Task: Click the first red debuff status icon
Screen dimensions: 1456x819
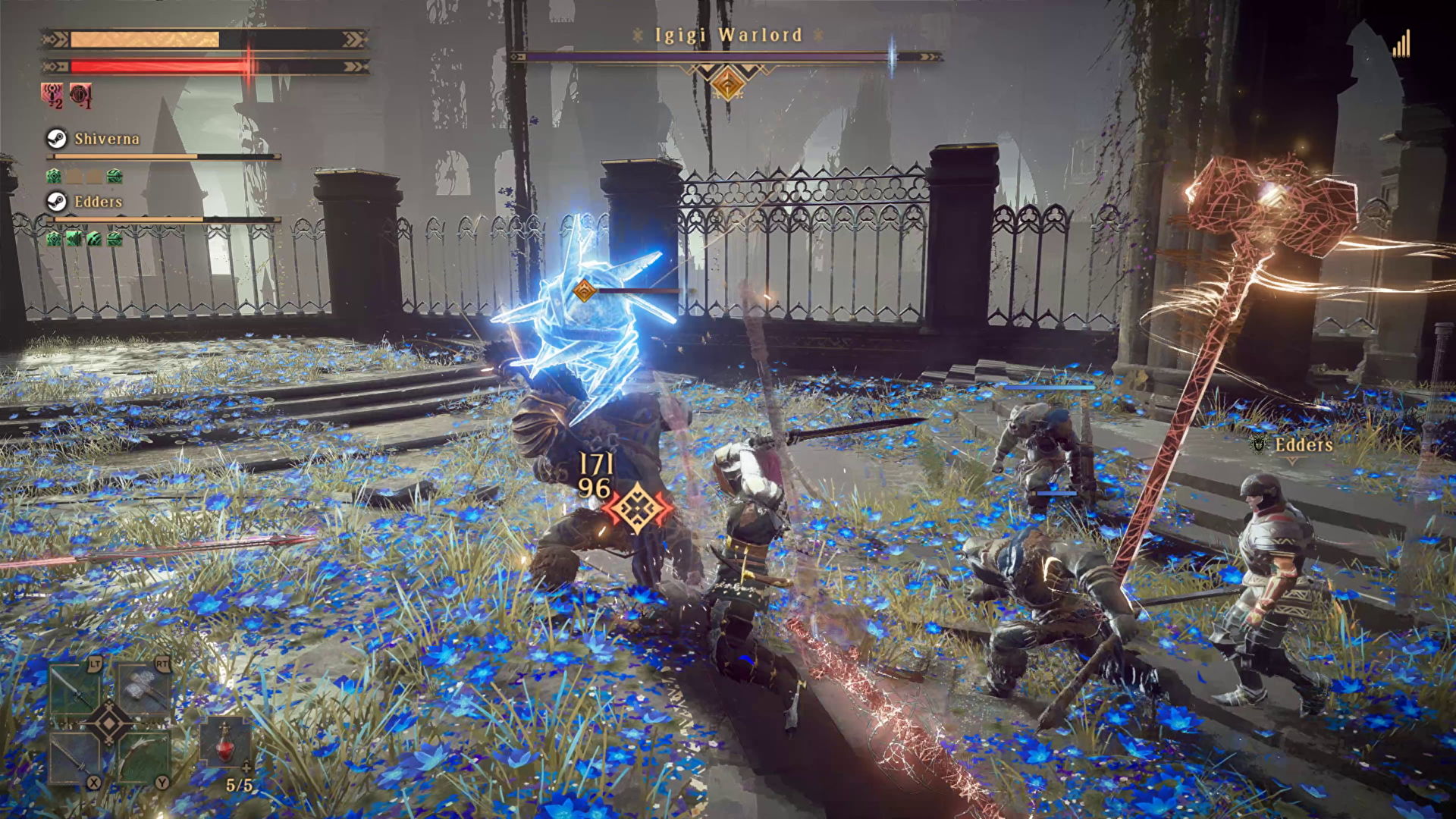Action: pyautogui.click(x=52, y=96)
